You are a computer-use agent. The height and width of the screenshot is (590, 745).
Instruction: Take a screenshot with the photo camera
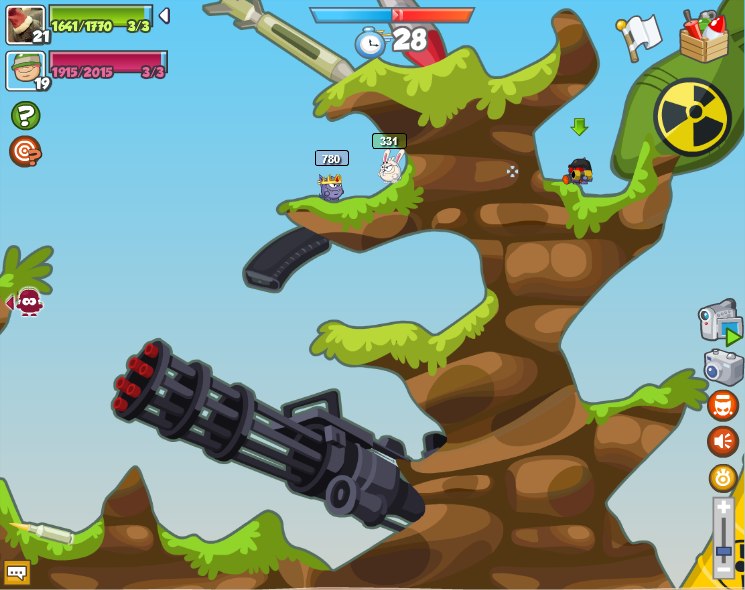click(x=722, y=367)
